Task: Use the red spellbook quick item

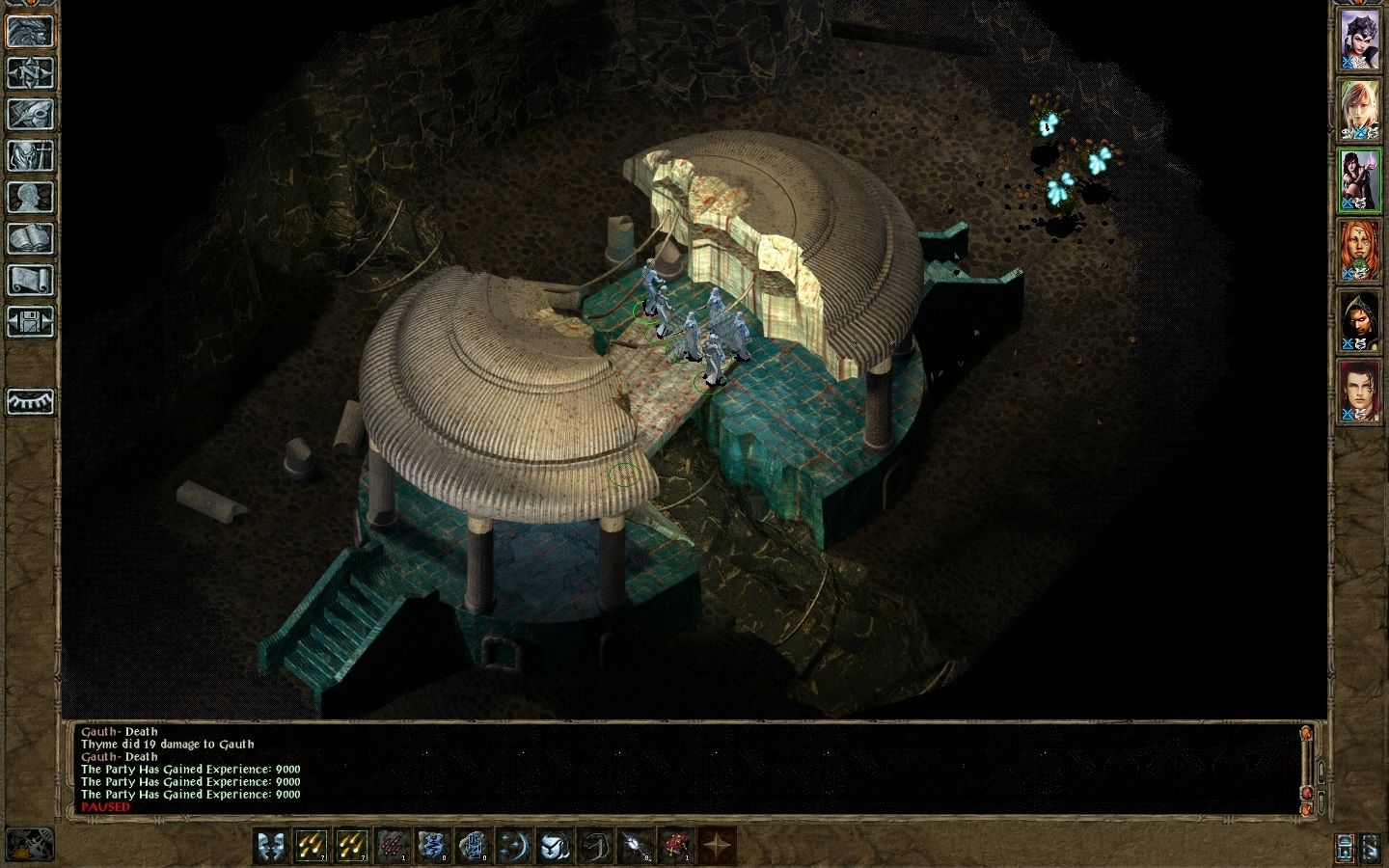Action: tap(674, 846)
